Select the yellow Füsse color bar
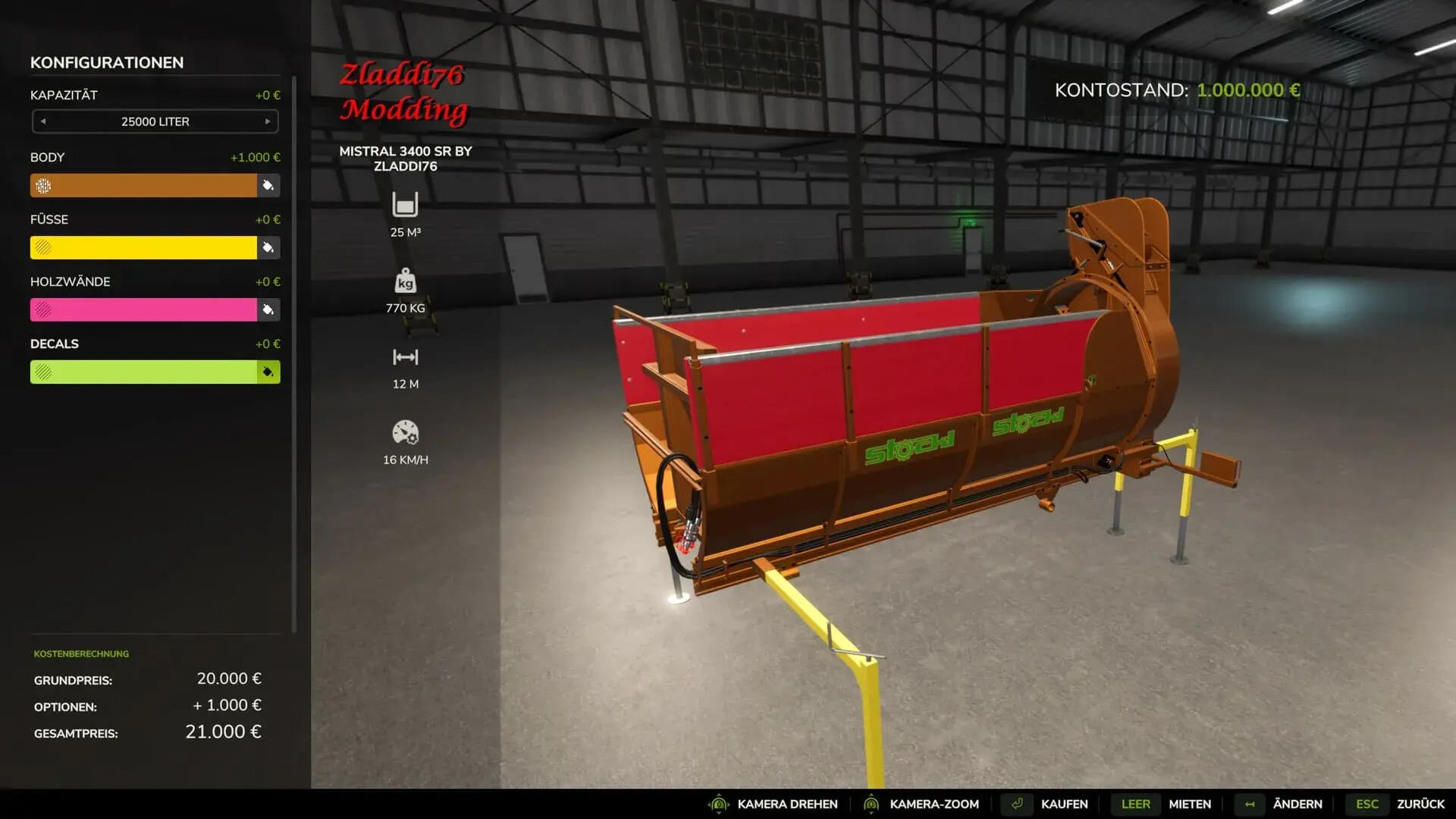Screen dimensions: 1456x819 [x=143, y=248]
